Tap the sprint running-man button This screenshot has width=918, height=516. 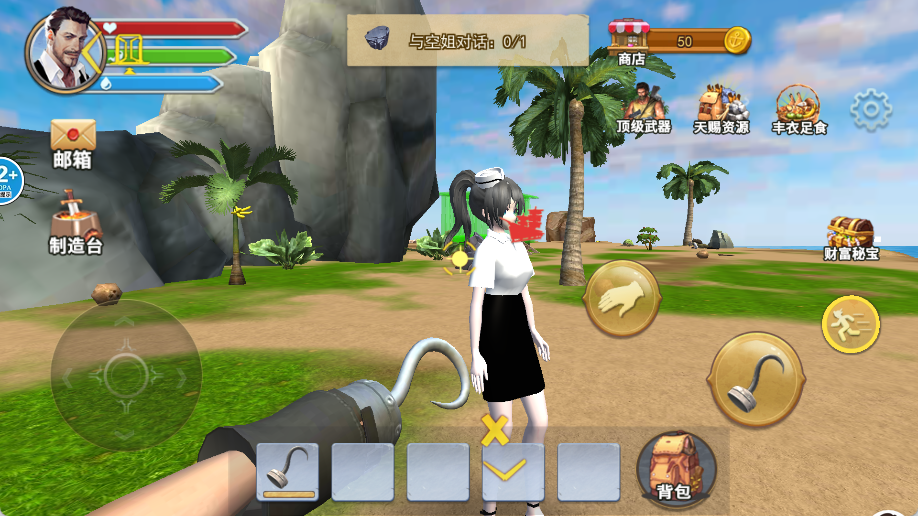[x=850, y=324]
